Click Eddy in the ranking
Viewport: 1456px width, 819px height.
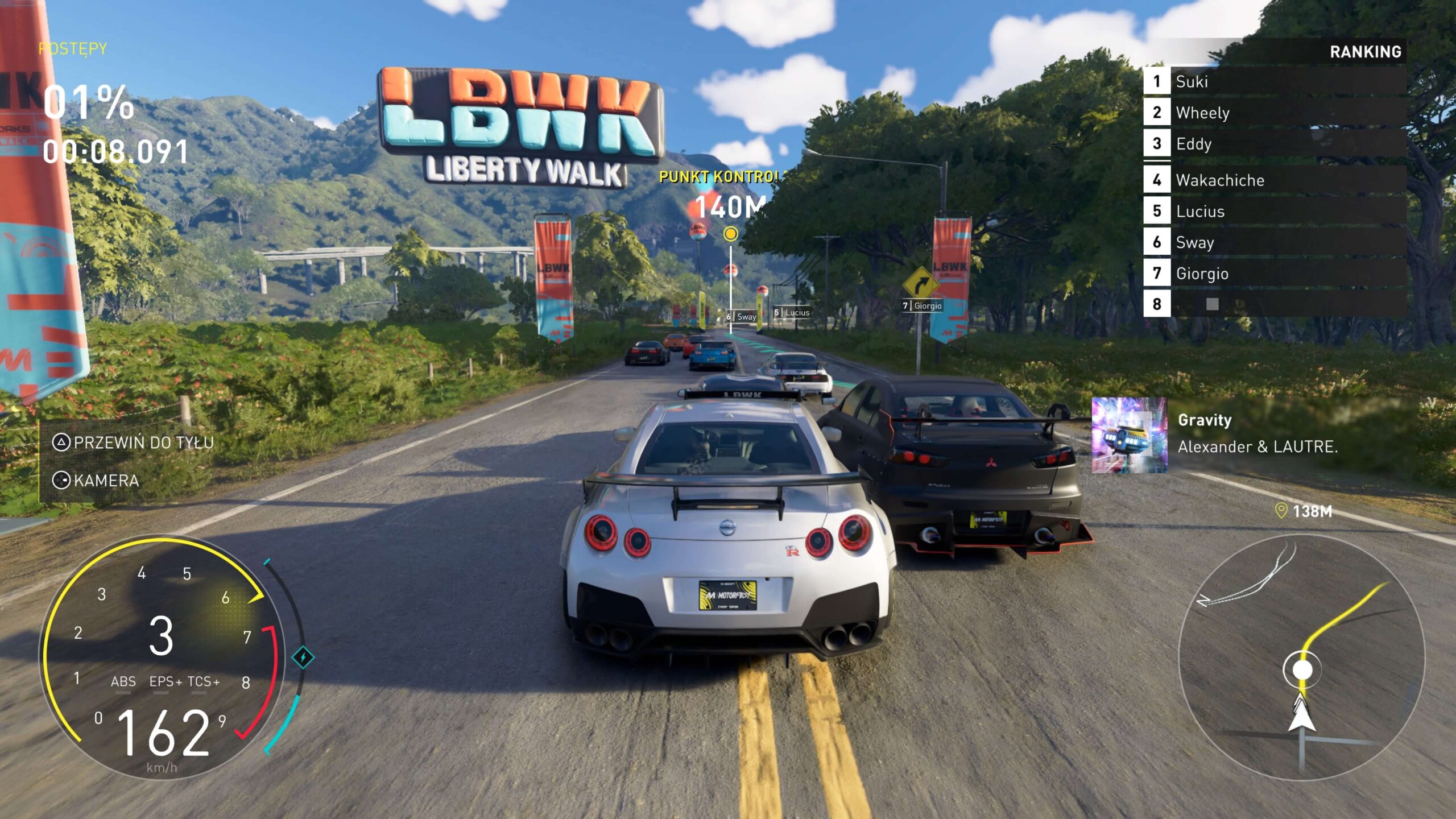(1274, 144)
